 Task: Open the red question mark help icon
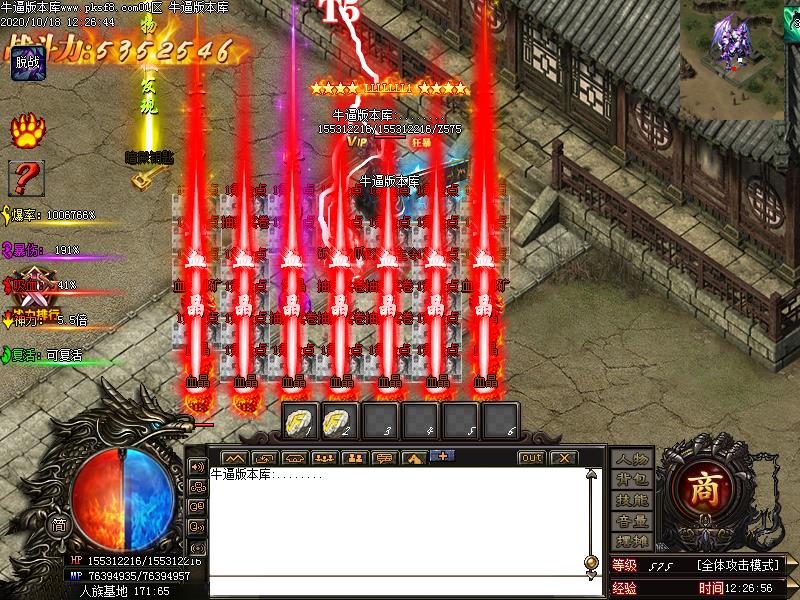pyautogui.click(x=26, y=178)
